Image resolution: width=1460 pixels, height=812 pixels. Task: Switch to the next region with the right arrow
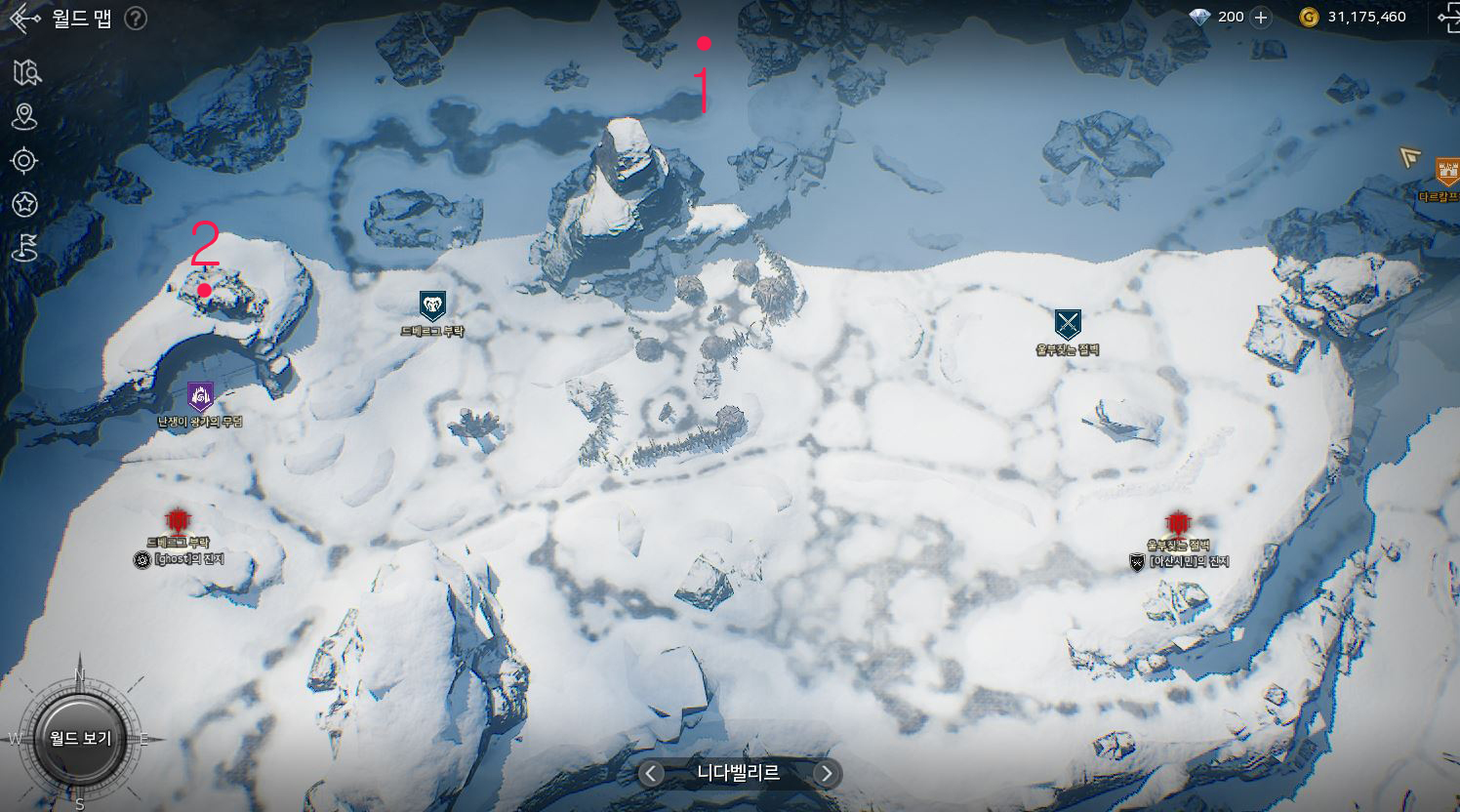[x=826, y=774]
